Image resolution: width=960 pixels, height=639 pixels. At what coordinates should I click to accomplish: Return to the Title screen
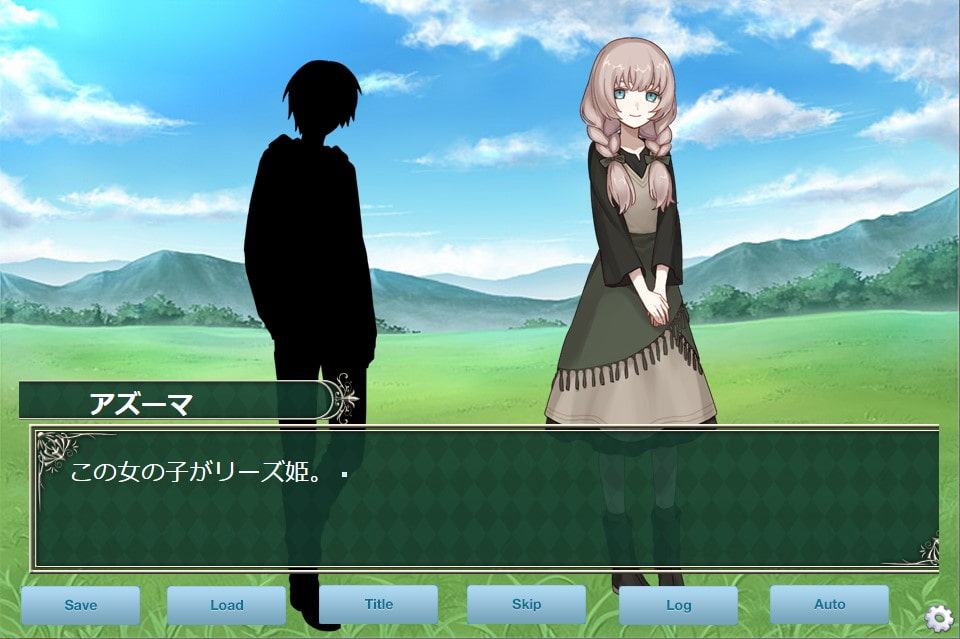click(378, 604)
